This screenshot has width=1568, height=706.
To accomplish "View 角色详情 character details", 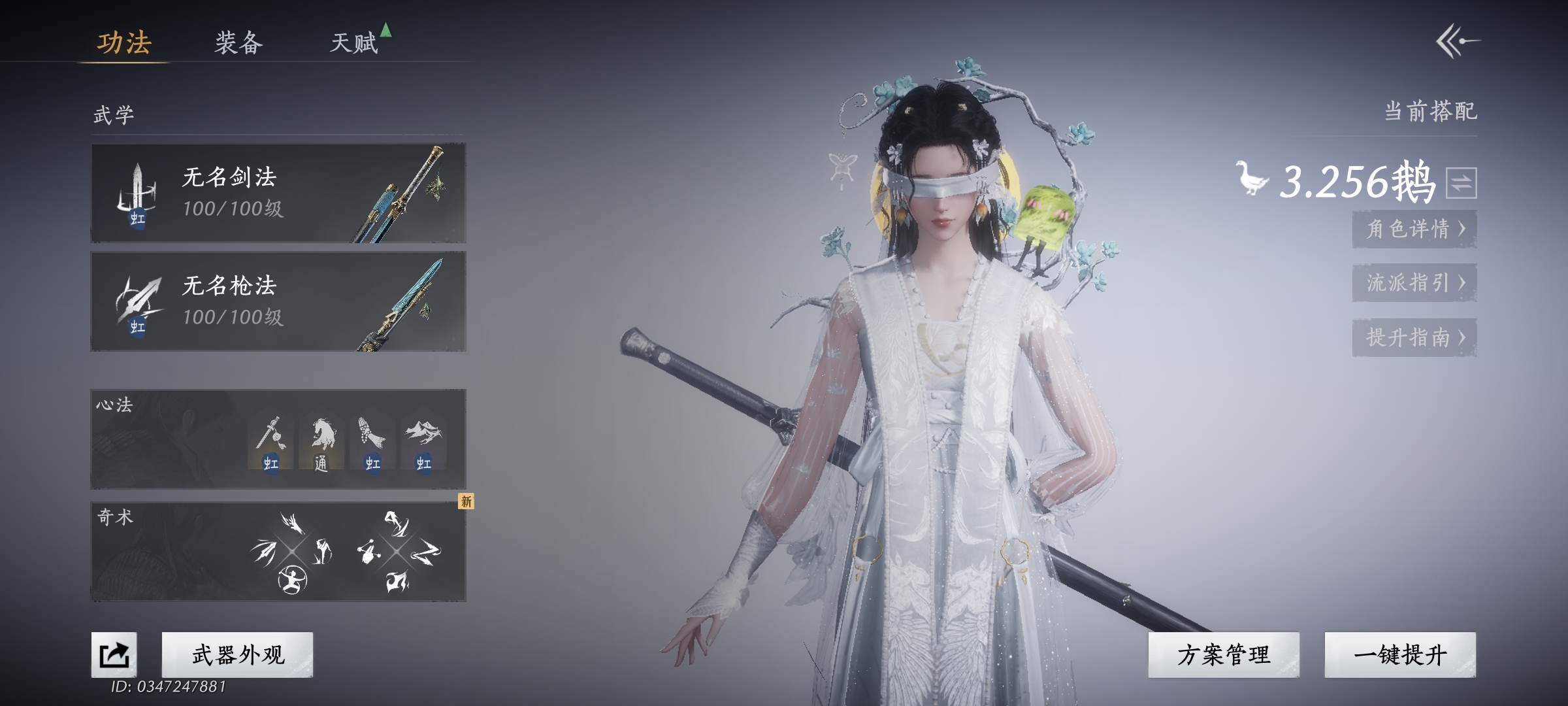I will coord(1414,229).
